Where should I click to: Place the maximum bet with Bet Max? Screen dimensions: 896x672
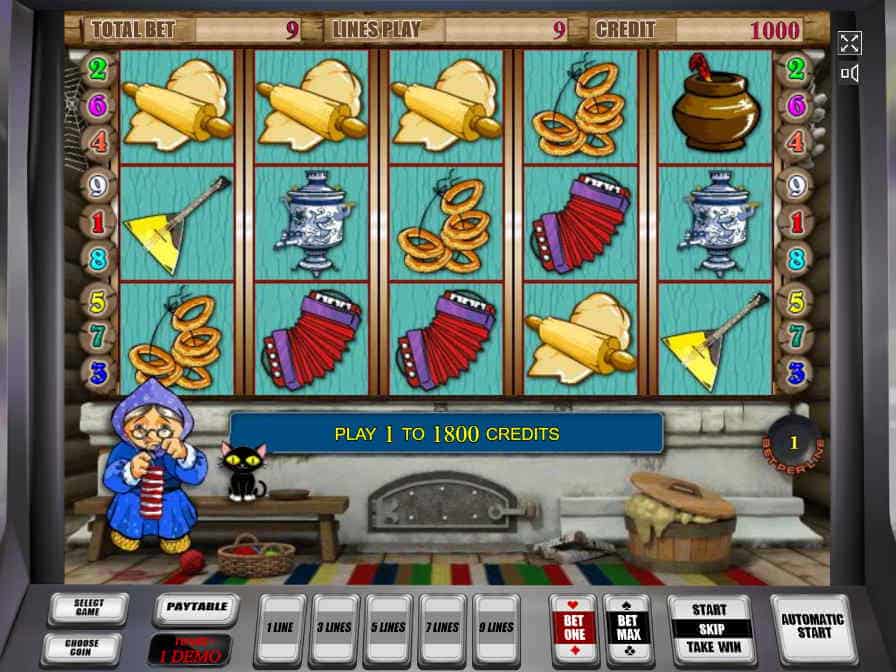(627, 628)
